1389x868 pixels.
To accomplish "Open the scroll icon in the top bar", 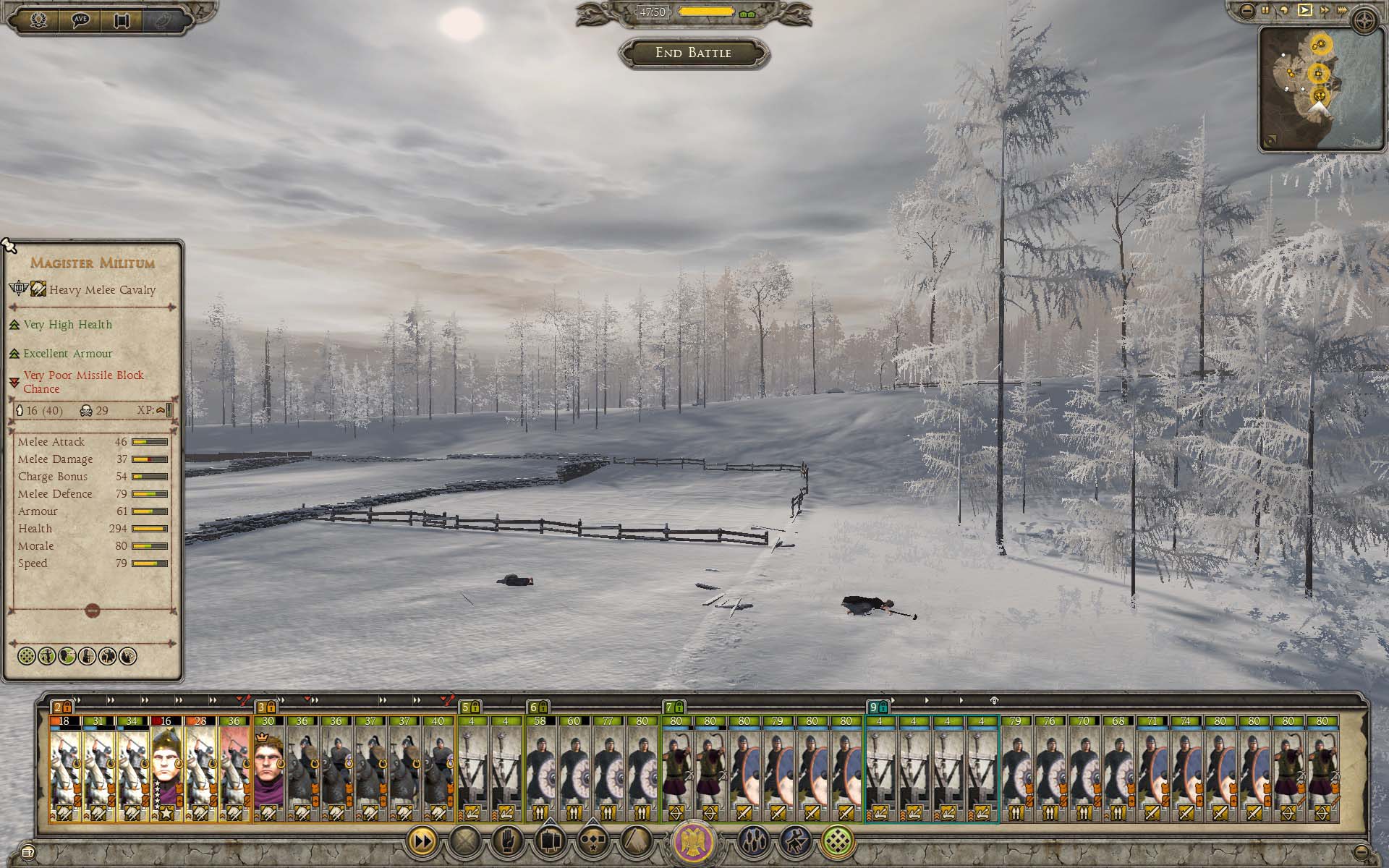I will pyautogui.click(x=122, y=20).
